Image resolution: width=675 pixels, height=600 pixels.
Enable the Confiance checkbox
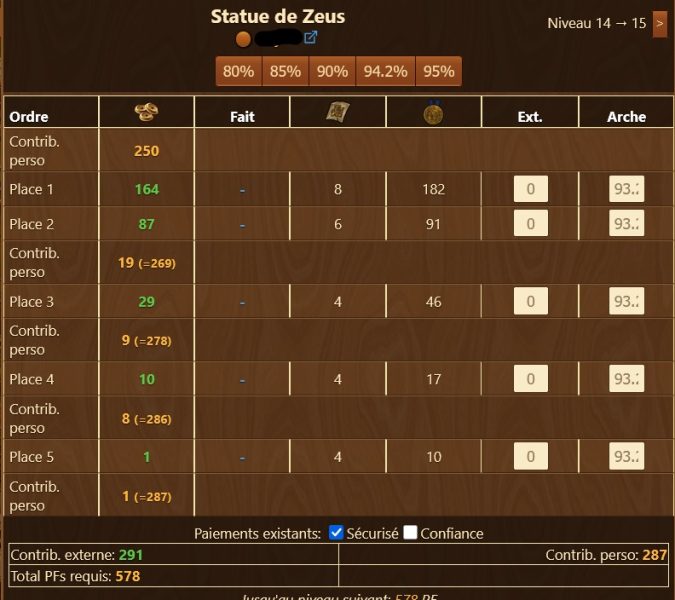pos(410,533)
